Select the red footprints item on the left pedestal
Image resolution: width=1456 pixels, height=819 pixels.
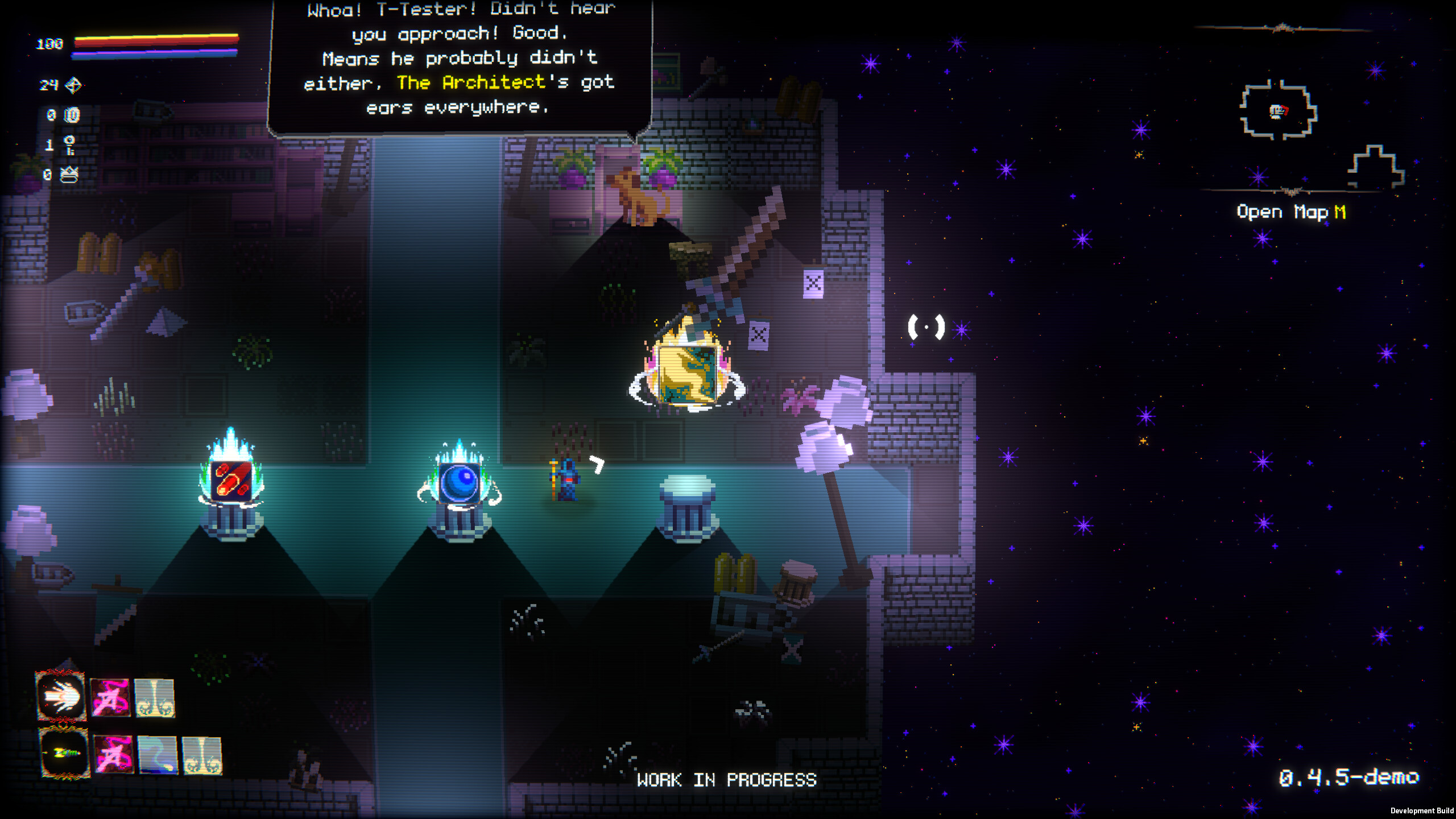pyautogui.click(x=232, y=481)
